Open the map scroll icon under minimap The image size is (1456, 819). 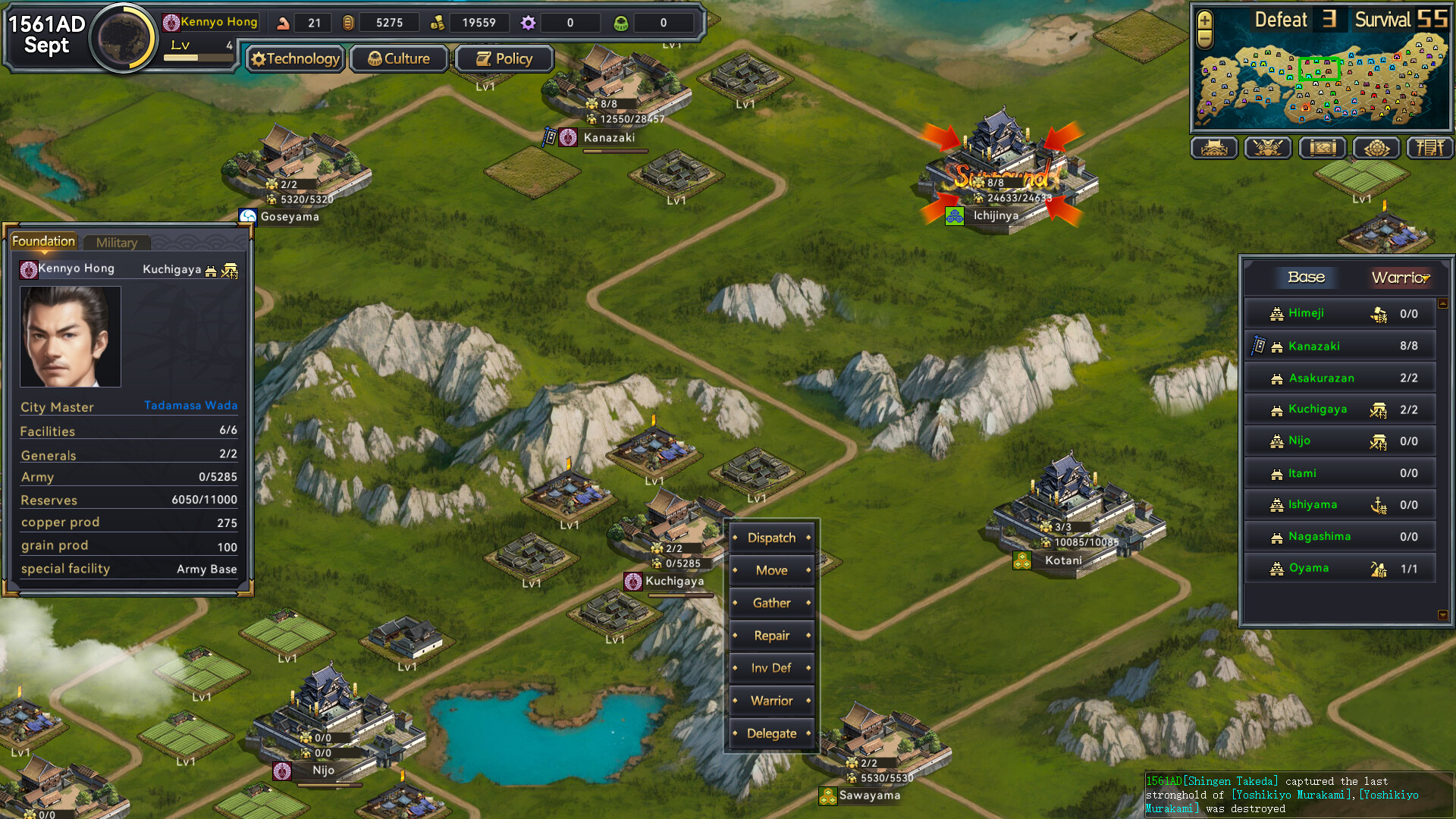[1322, 148]
